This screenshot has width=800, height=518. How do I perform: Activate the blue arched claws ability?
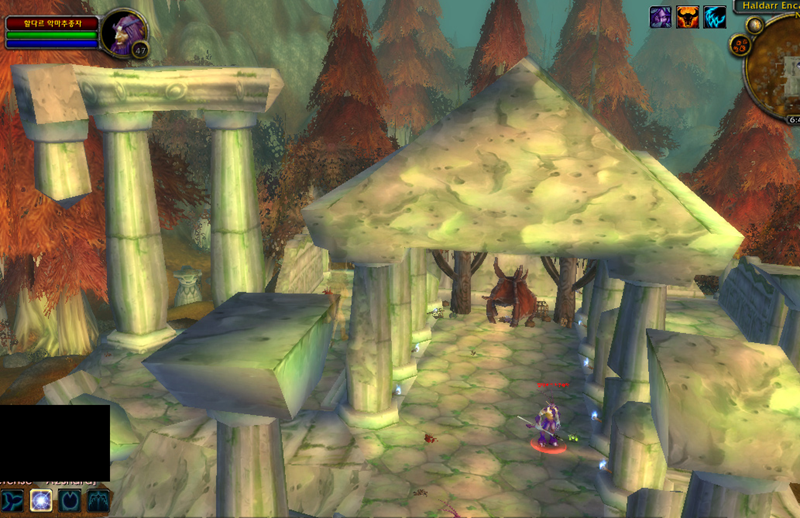(x=98, y=500)
